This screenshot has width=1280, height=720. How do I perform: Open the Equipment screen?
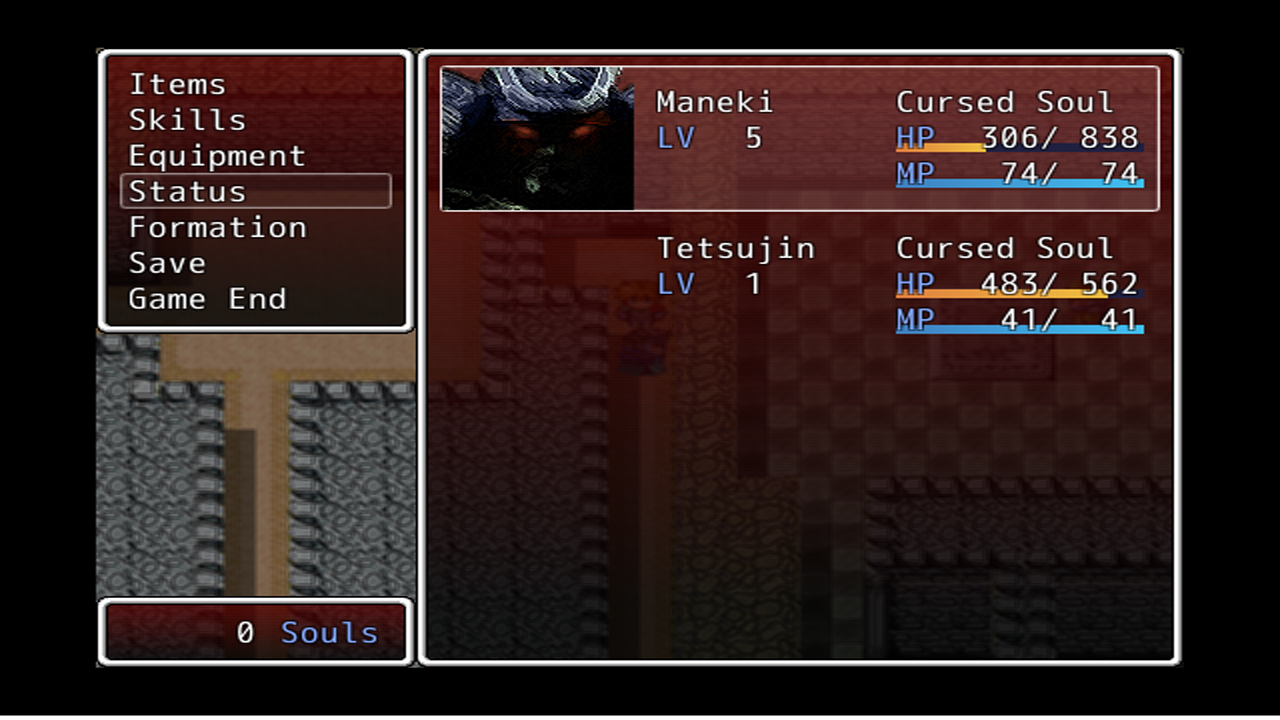217,155
